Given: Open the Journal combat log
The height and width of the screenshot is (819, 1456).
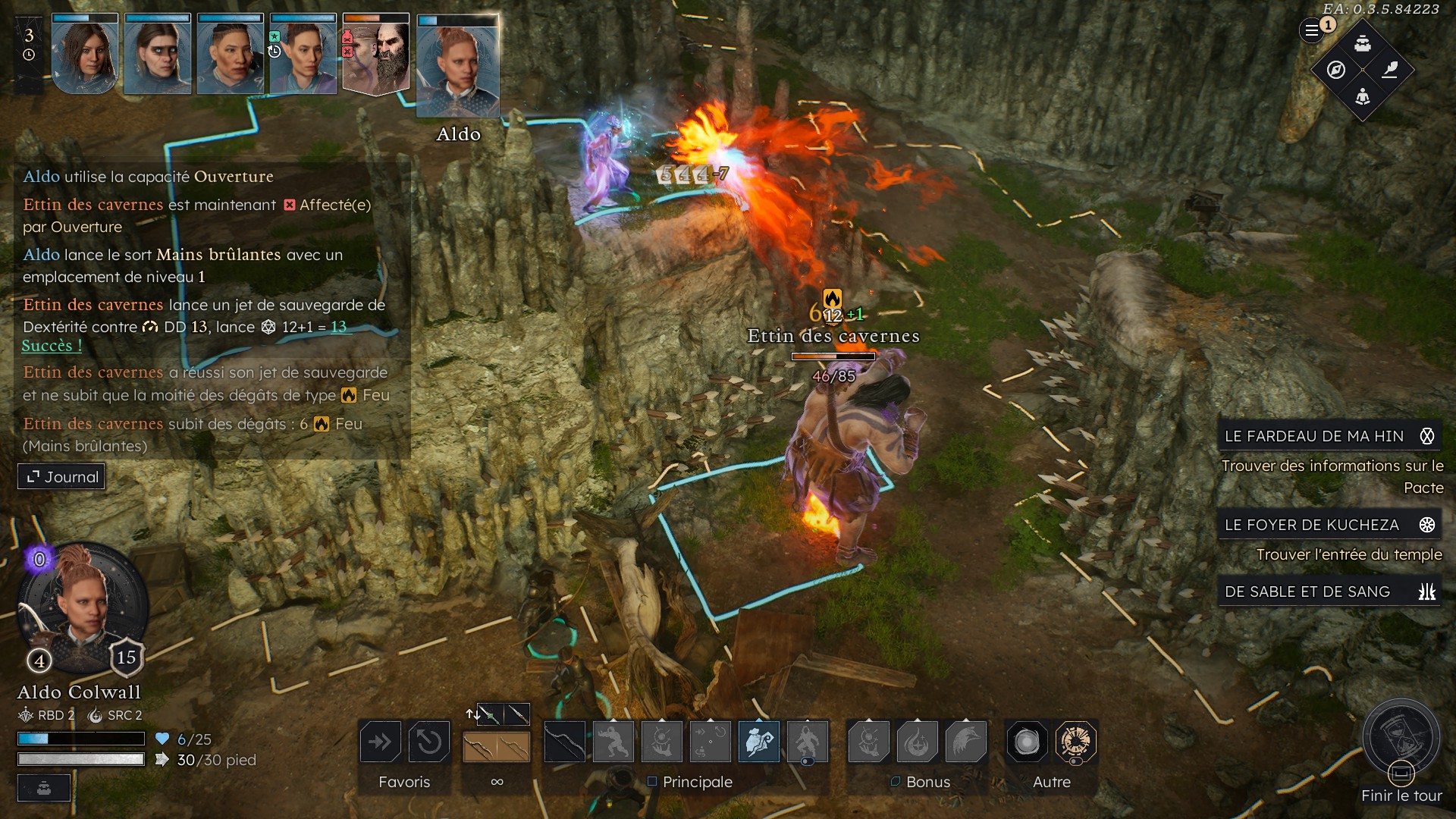Looking at the screenshot, I should [x=62, y=477].
